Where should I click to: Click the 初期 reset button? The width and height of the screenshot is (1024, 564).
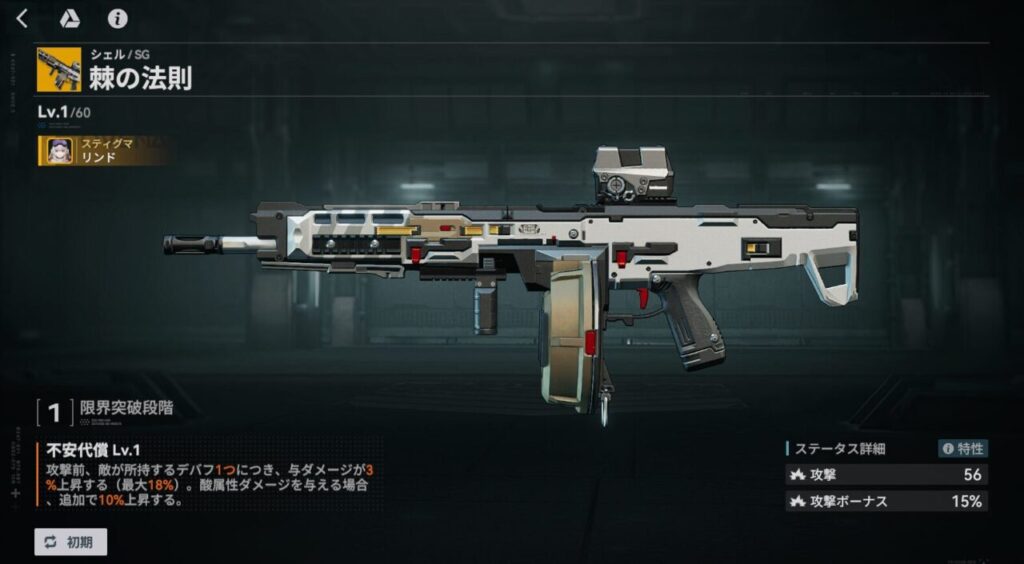click(x=70, y=542)
